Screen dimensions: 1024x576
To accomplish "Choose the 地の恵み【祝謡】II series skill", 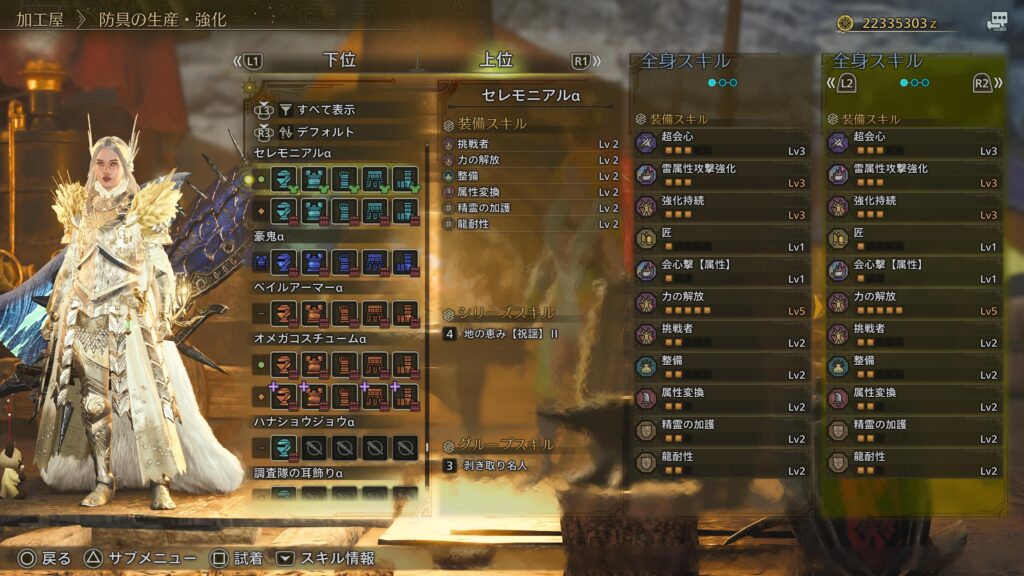I will pos(510,334).
